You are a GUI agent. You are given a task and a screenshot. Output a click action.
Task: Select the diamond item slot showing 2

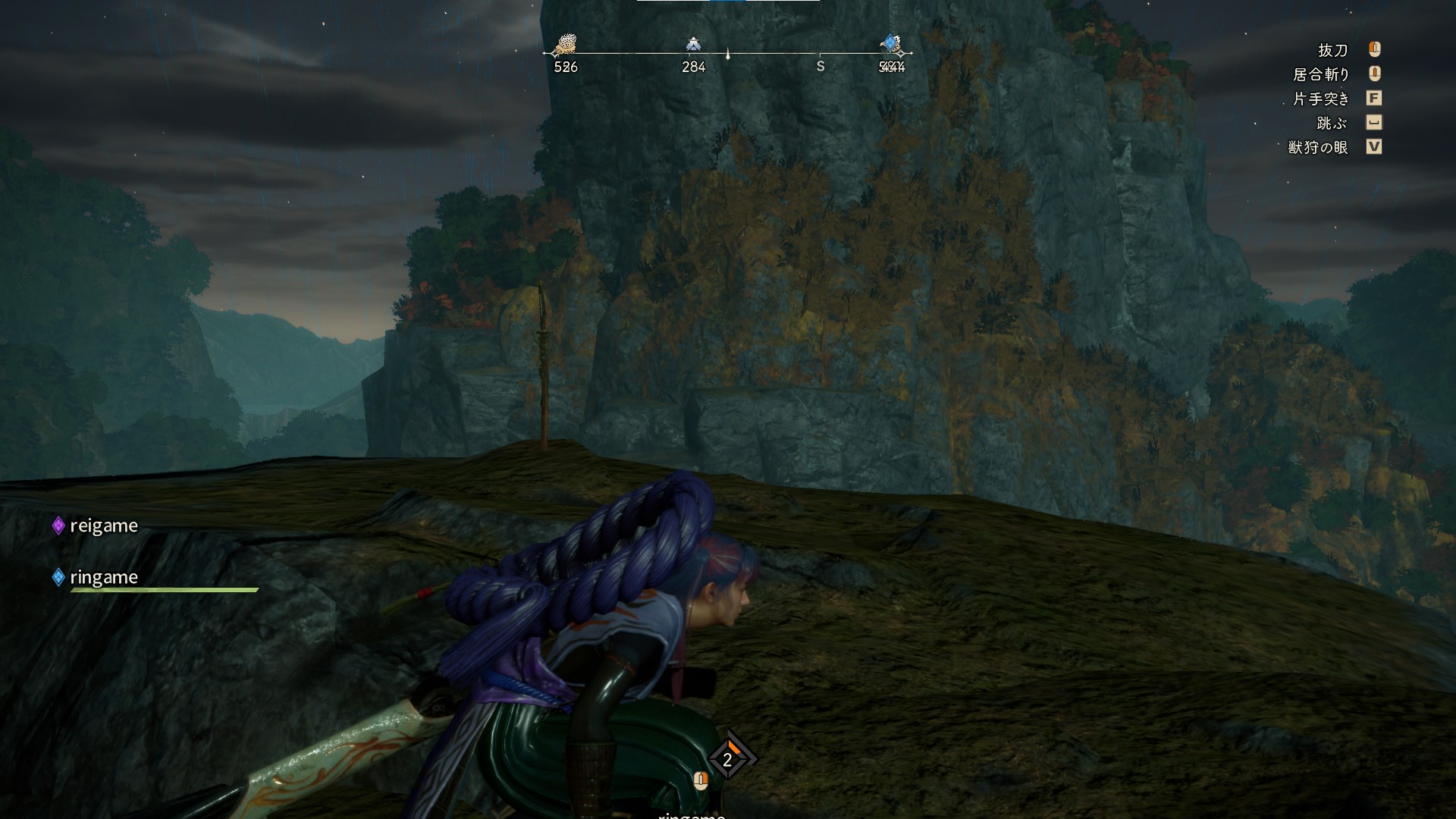728,759
